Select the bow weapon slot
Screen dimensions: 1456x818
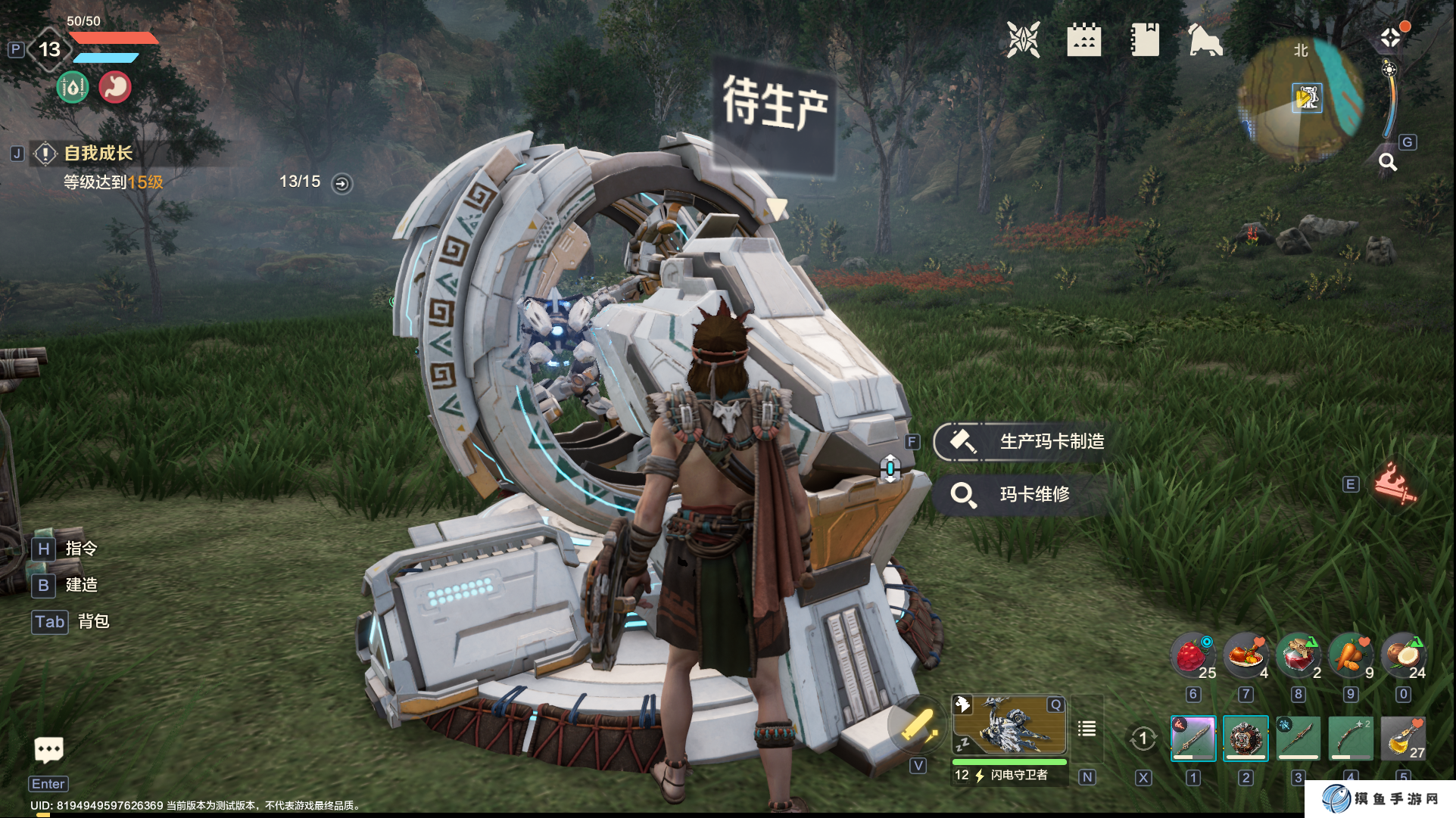pos(1351,738)
